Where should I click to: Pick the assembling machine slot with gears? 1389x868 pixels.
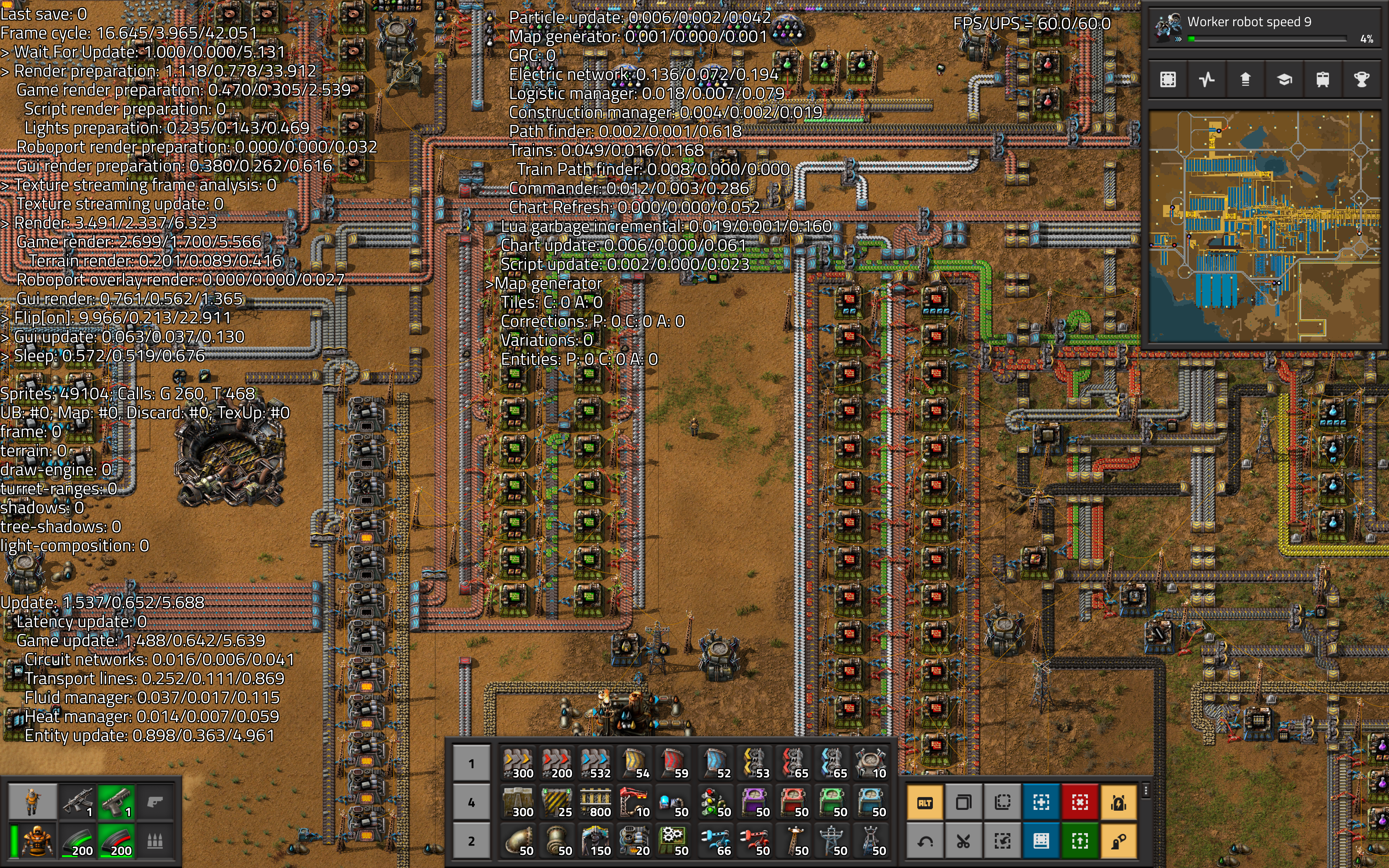pos(673,841)
